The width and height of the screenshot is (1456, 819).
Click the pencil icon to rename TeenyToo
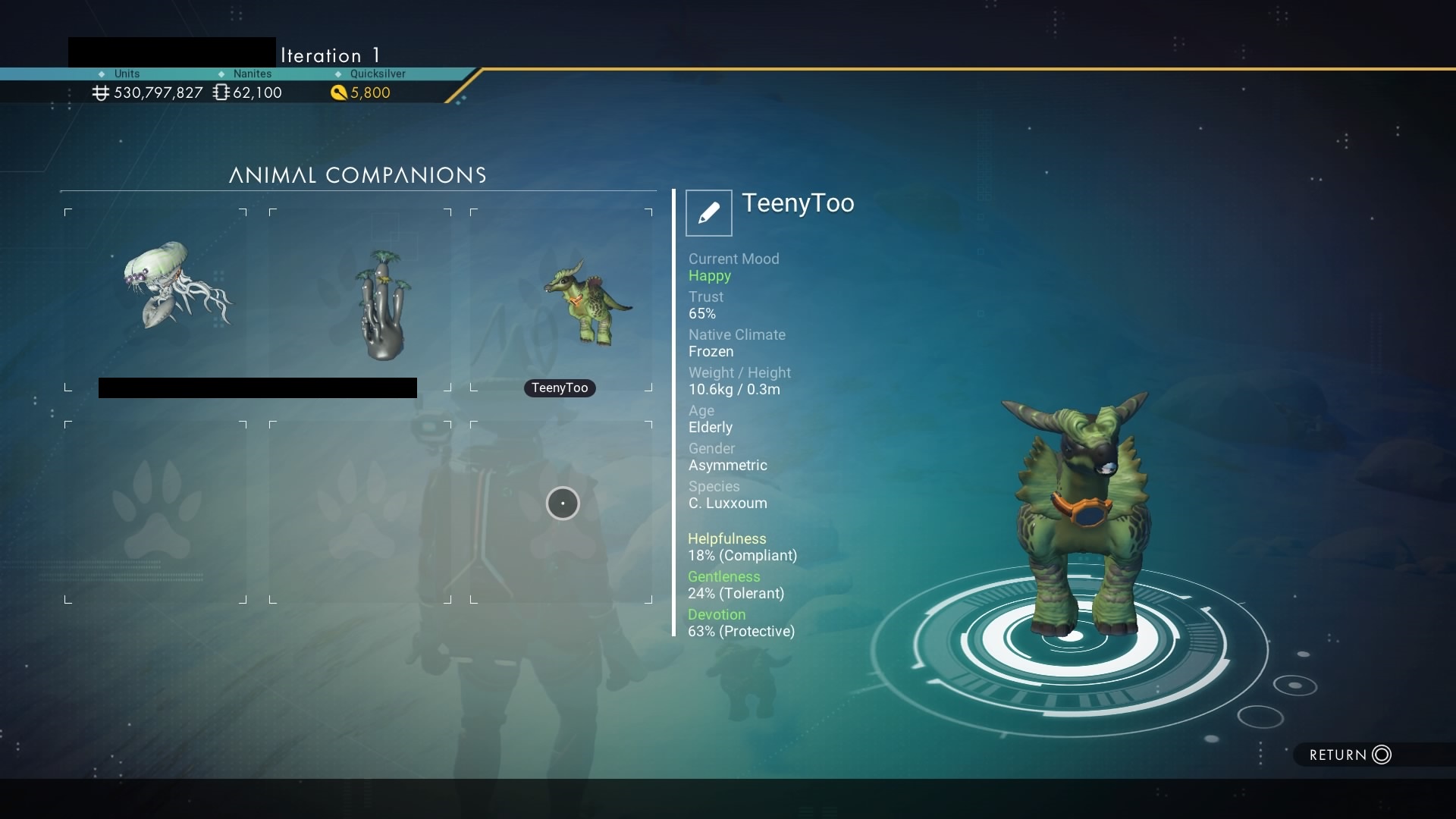point(708,213)
